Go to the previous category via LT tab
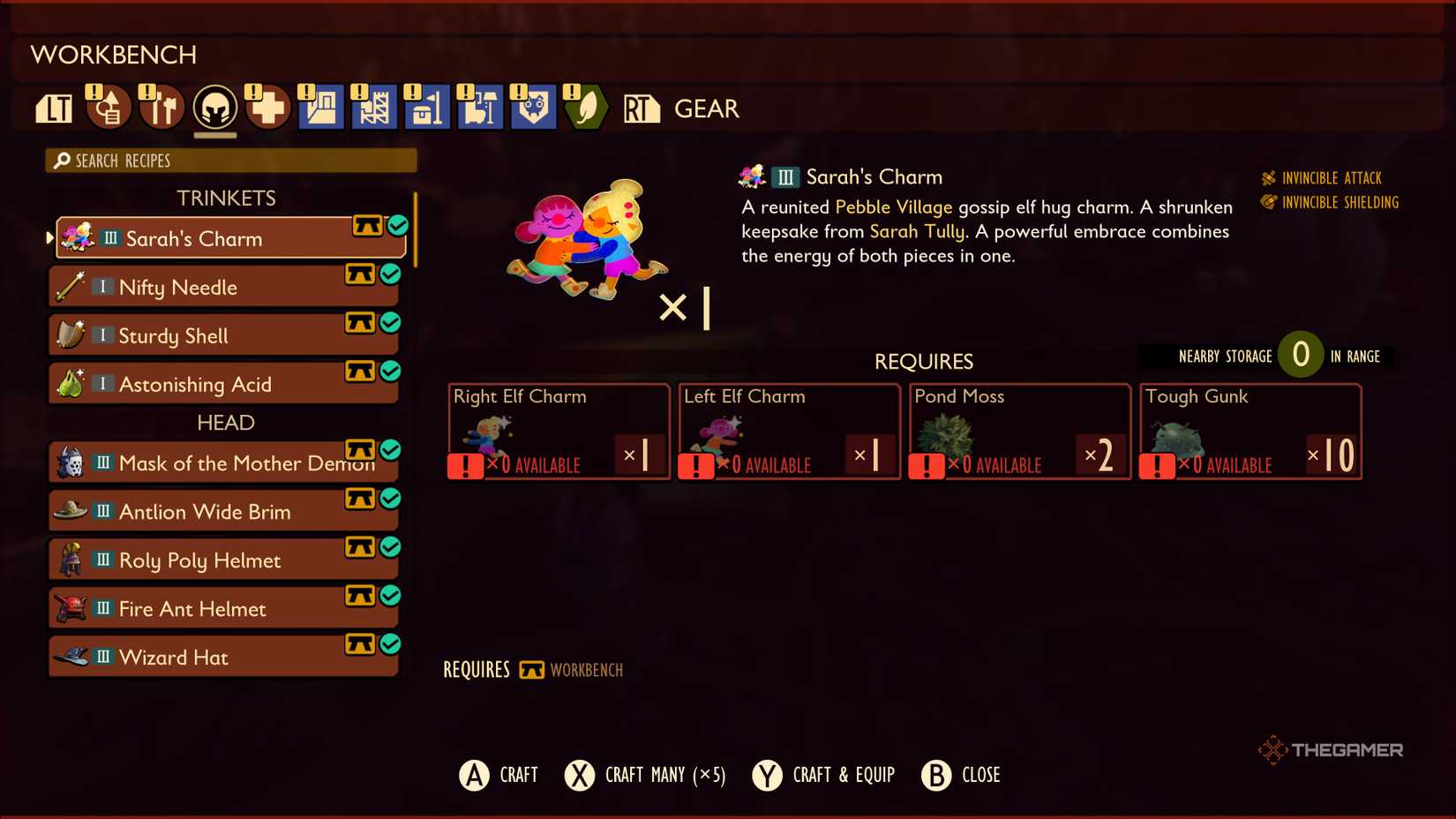 (x=53, y=108)
